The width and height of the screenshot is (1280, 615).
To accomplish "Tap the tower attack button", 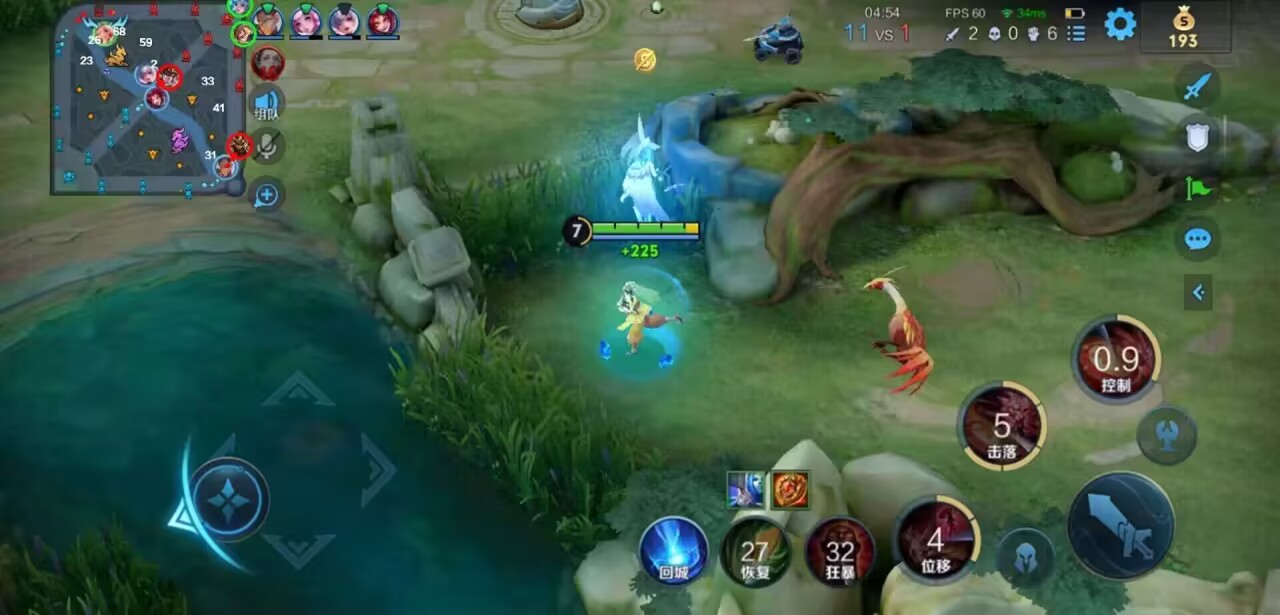I will pos(1167,435).
